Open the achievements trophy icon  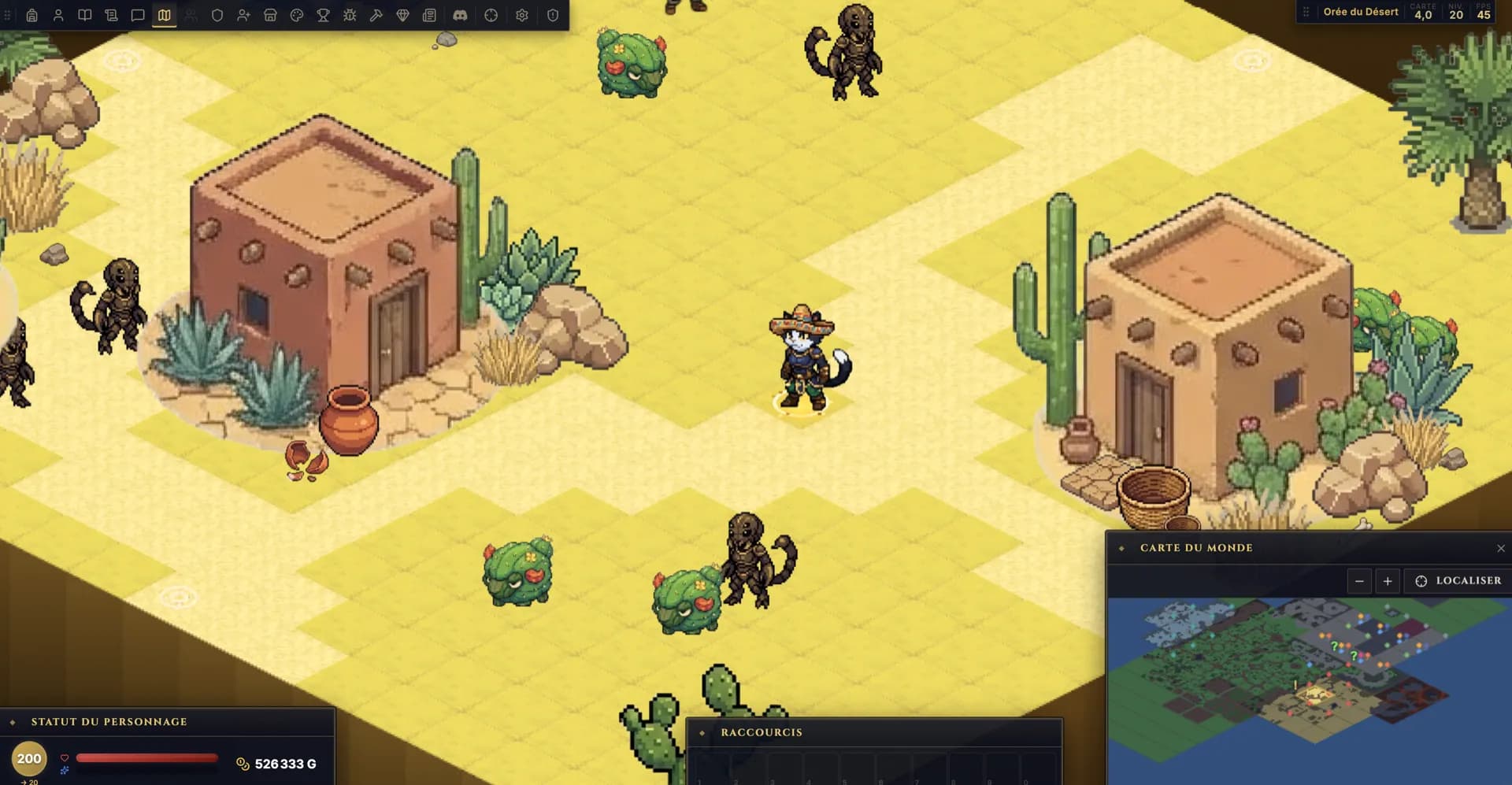324,15
